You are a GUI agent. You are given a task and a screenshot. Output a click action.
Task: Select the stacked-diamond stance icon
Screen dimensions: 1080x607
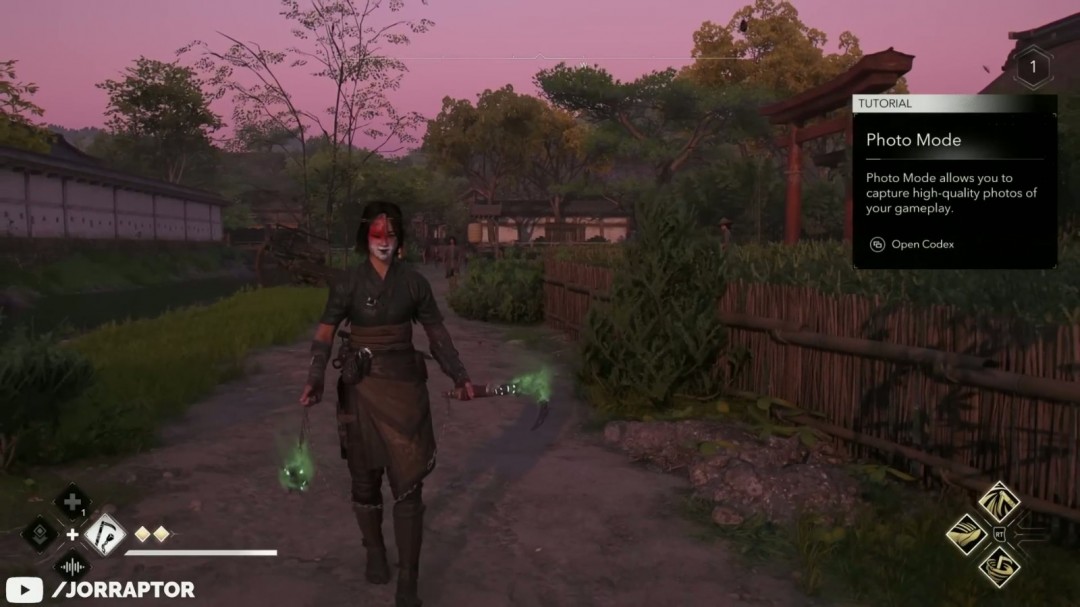41,534
